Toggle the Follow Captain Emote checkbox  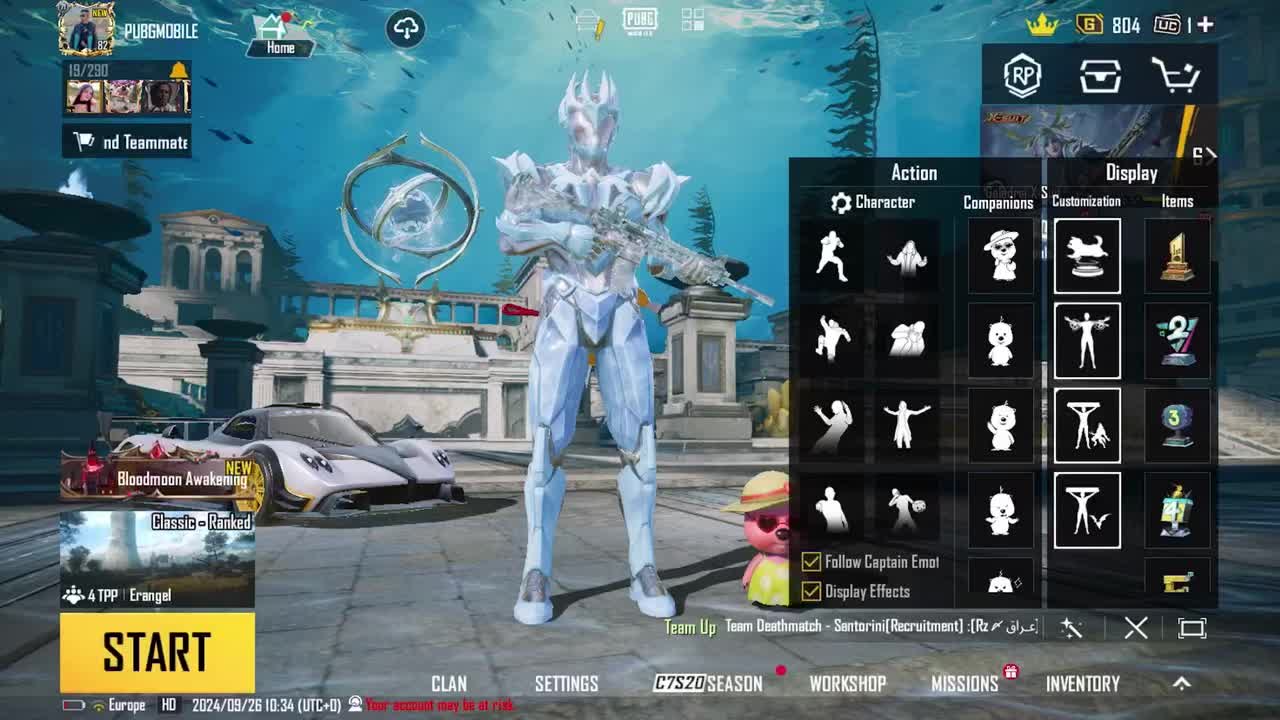tap(811, 562)
